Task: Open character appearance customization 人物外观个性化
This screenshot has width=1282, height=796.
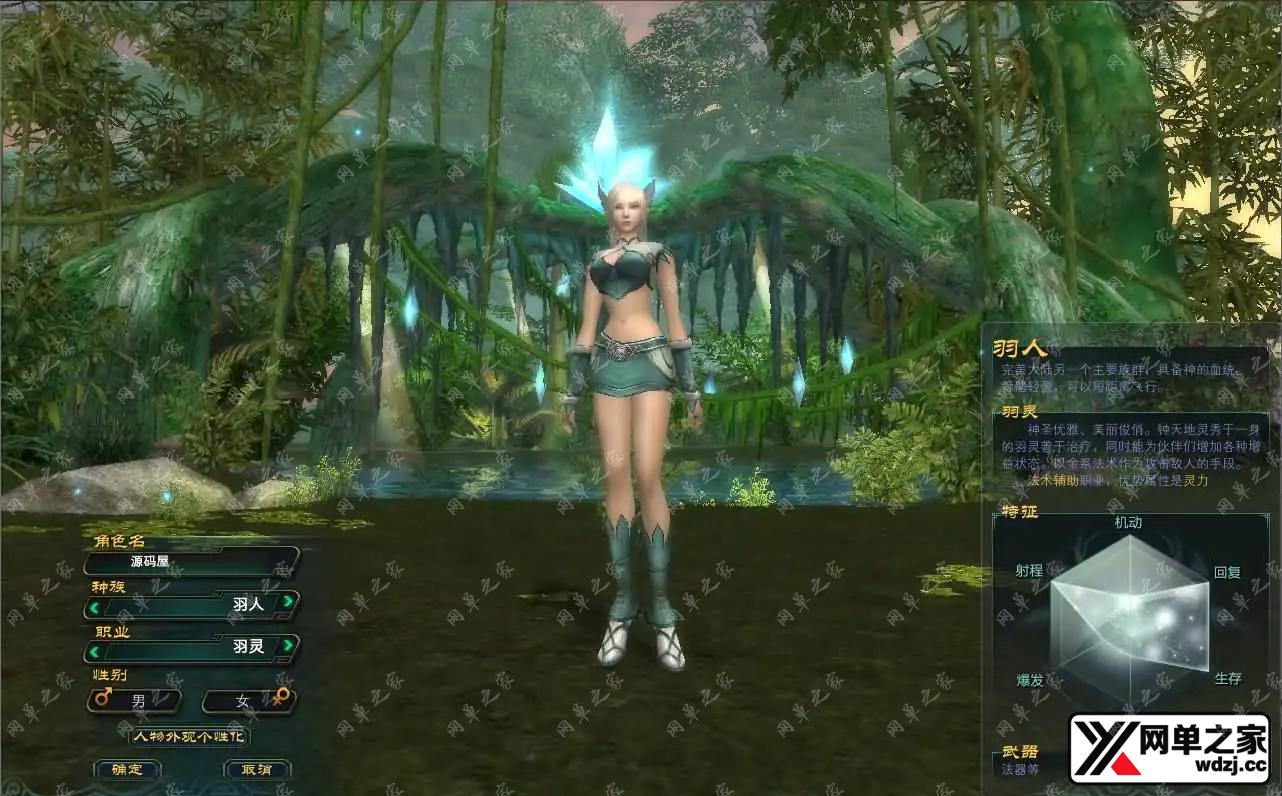Action: click(x=190, y=736)
